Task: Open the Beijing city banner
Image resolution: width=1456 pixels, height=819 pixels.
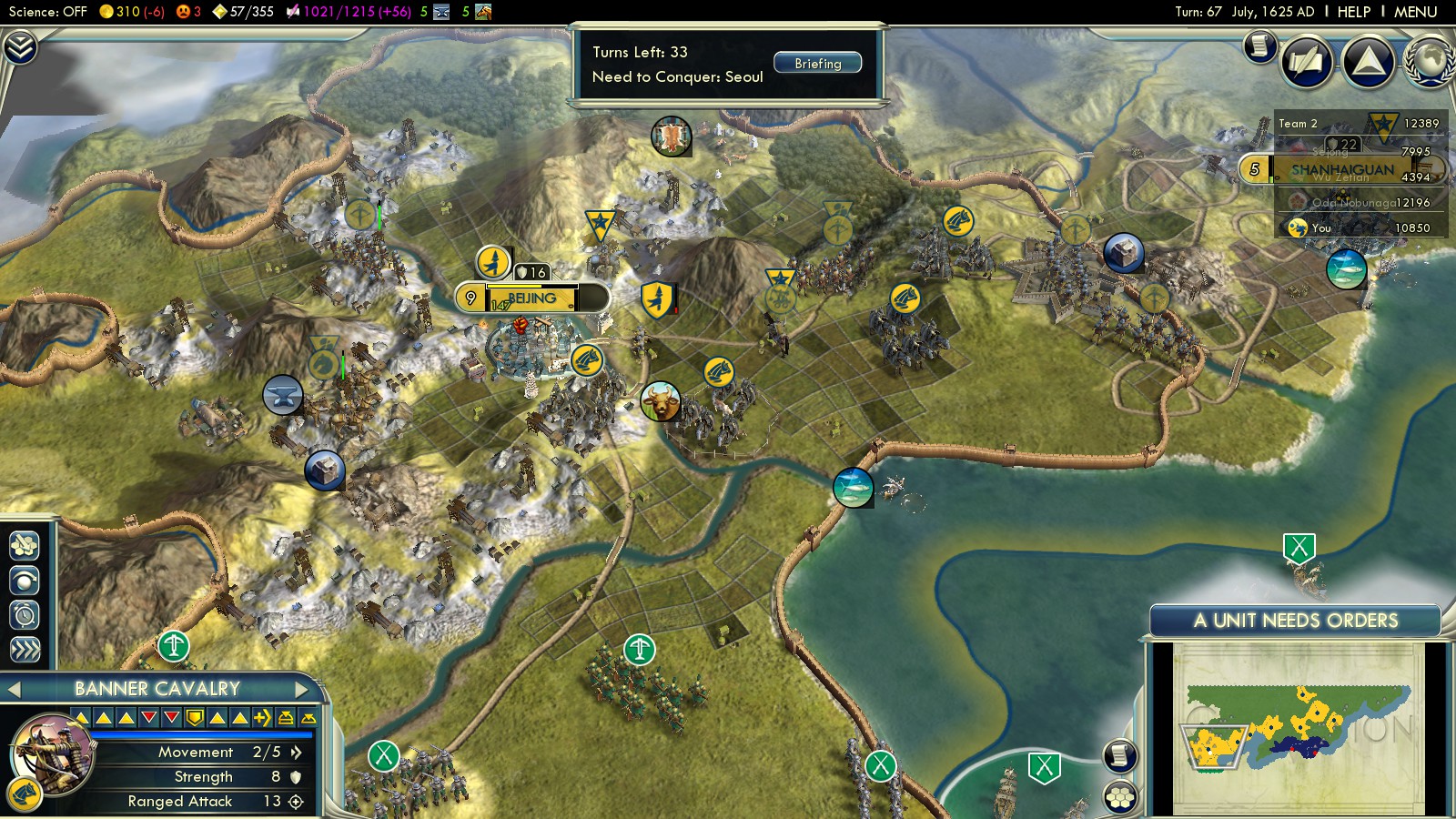Action: 532,298
